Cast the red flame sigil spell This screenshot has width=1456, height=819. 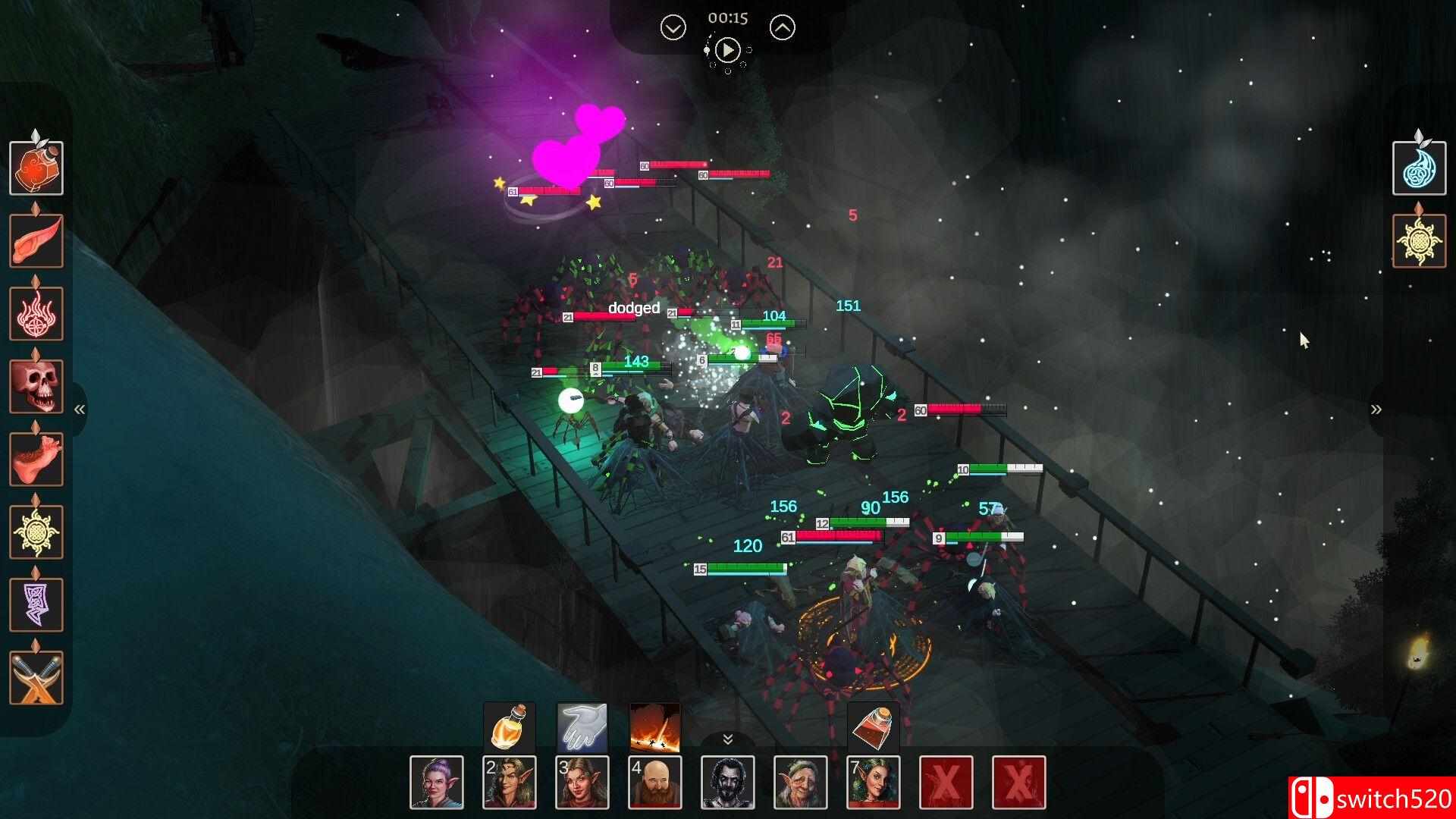coord(36,313)
